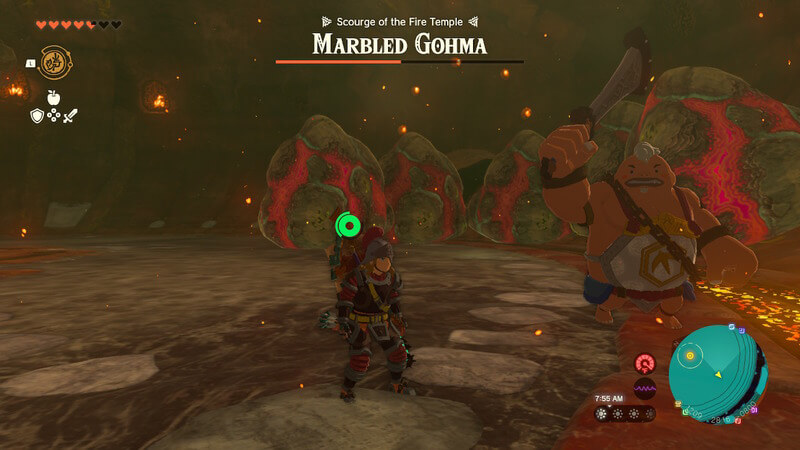Image resolution: width=800 pixels, height=450 pixels.
Task: Open the shield quick-select
Action: point(36,116)
